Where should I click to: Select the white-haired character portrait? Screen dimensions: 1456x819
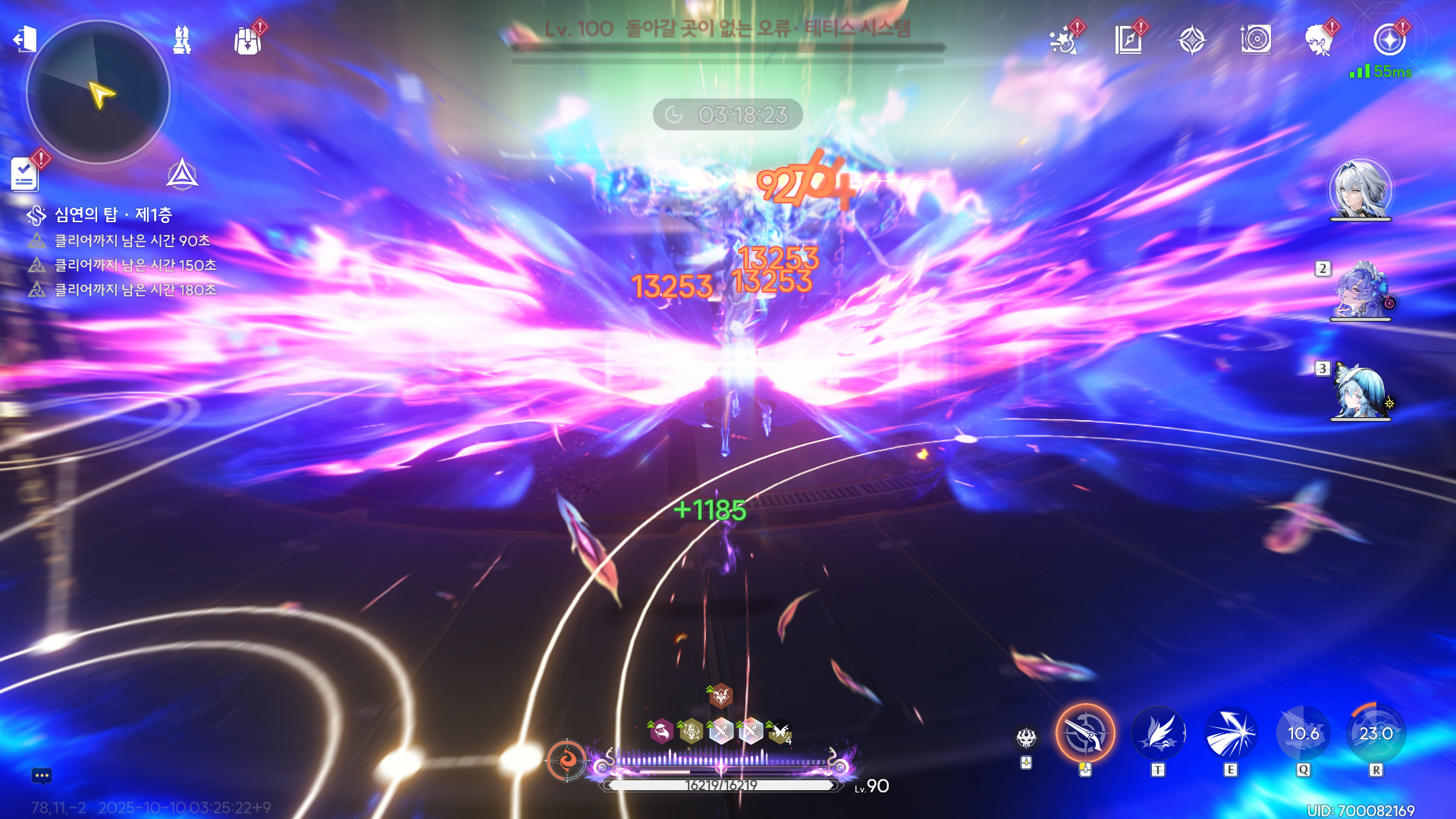click(x=1360, y=190)
